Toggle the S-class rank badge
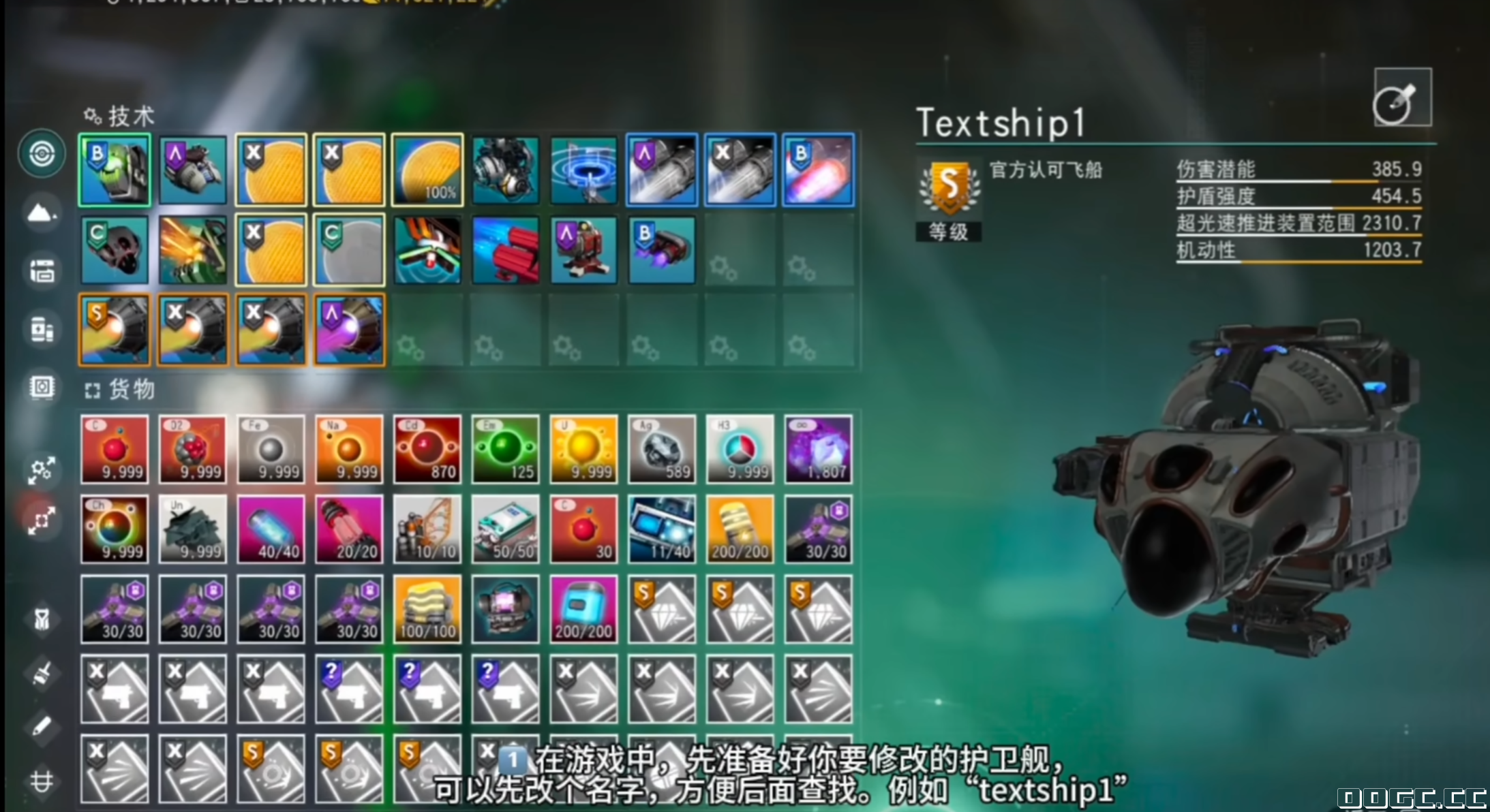 [x=949, y=185]
